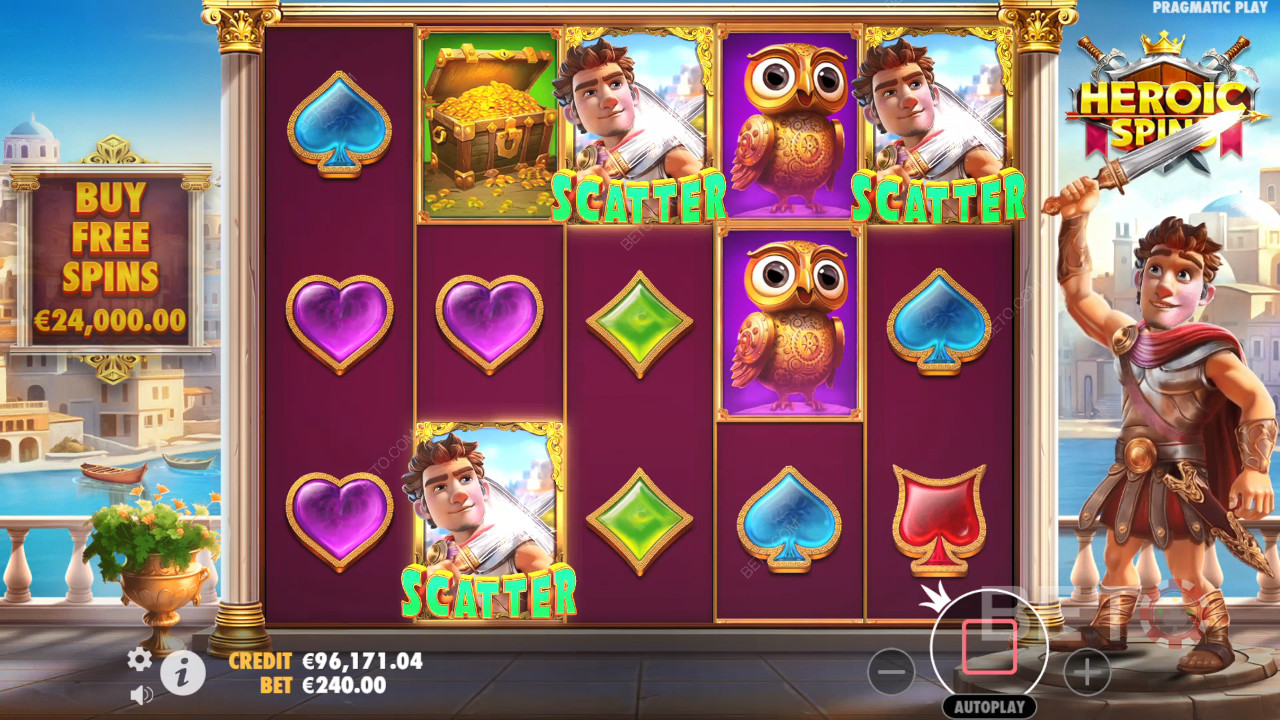Toggle the sound speaker icon
Screen dimensions: 1280x720
tap(141, 693)
